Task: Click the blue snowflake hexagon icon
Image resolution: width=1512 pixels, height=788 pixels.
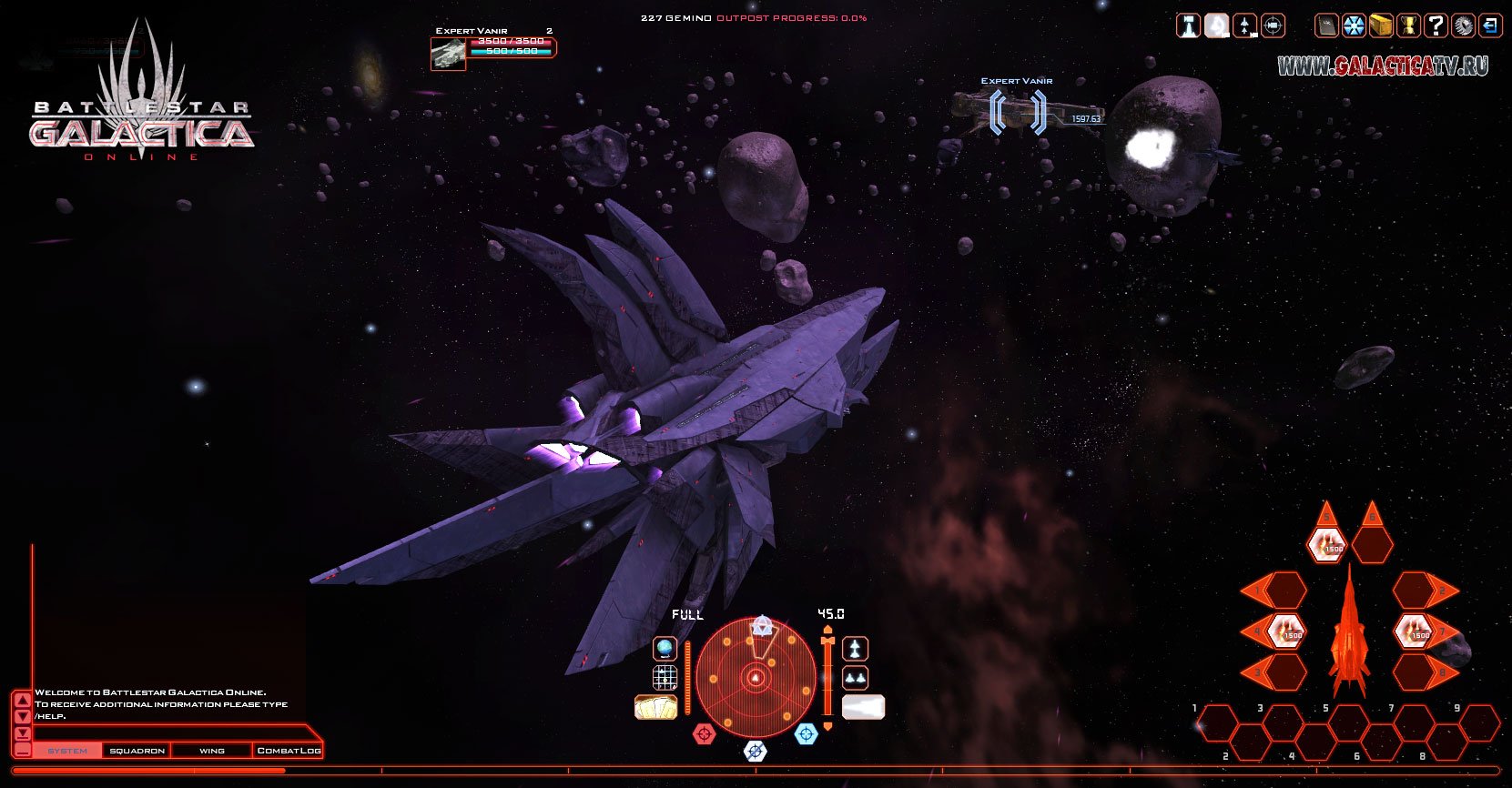Action: tap(1354, 25)
